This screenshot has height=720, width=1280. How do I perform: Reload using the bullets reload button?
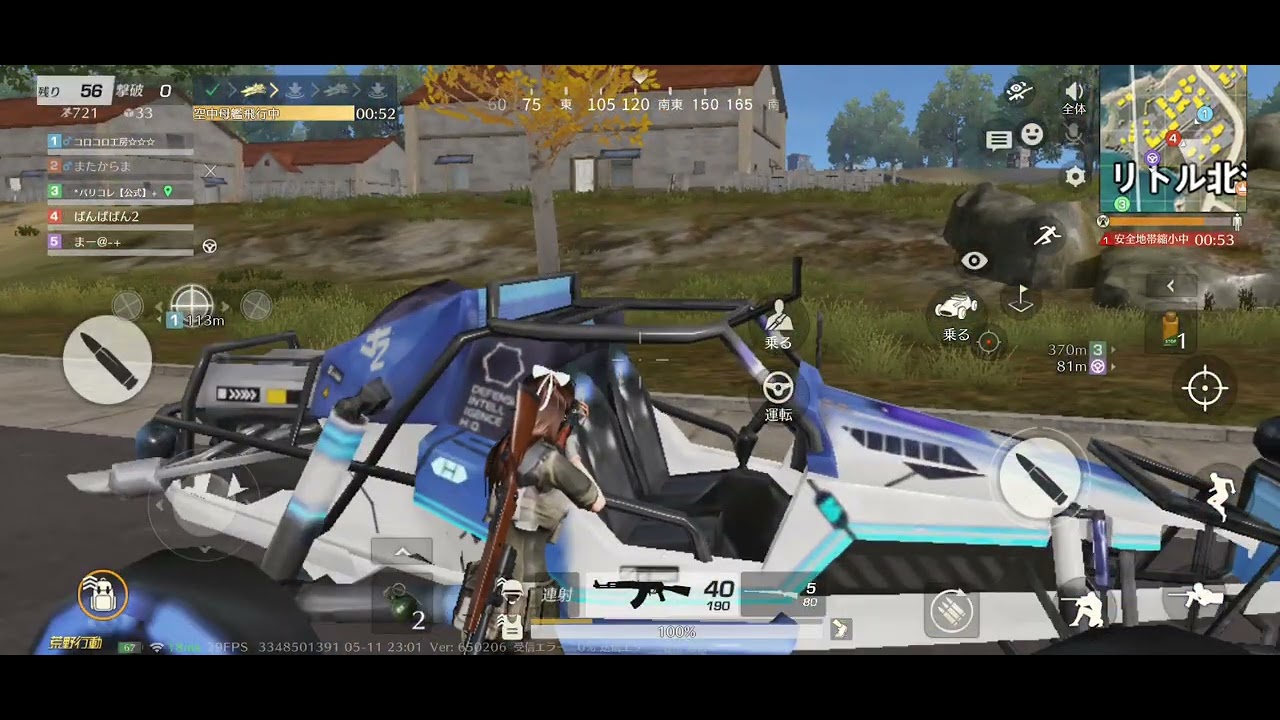(x=951, y=610)
